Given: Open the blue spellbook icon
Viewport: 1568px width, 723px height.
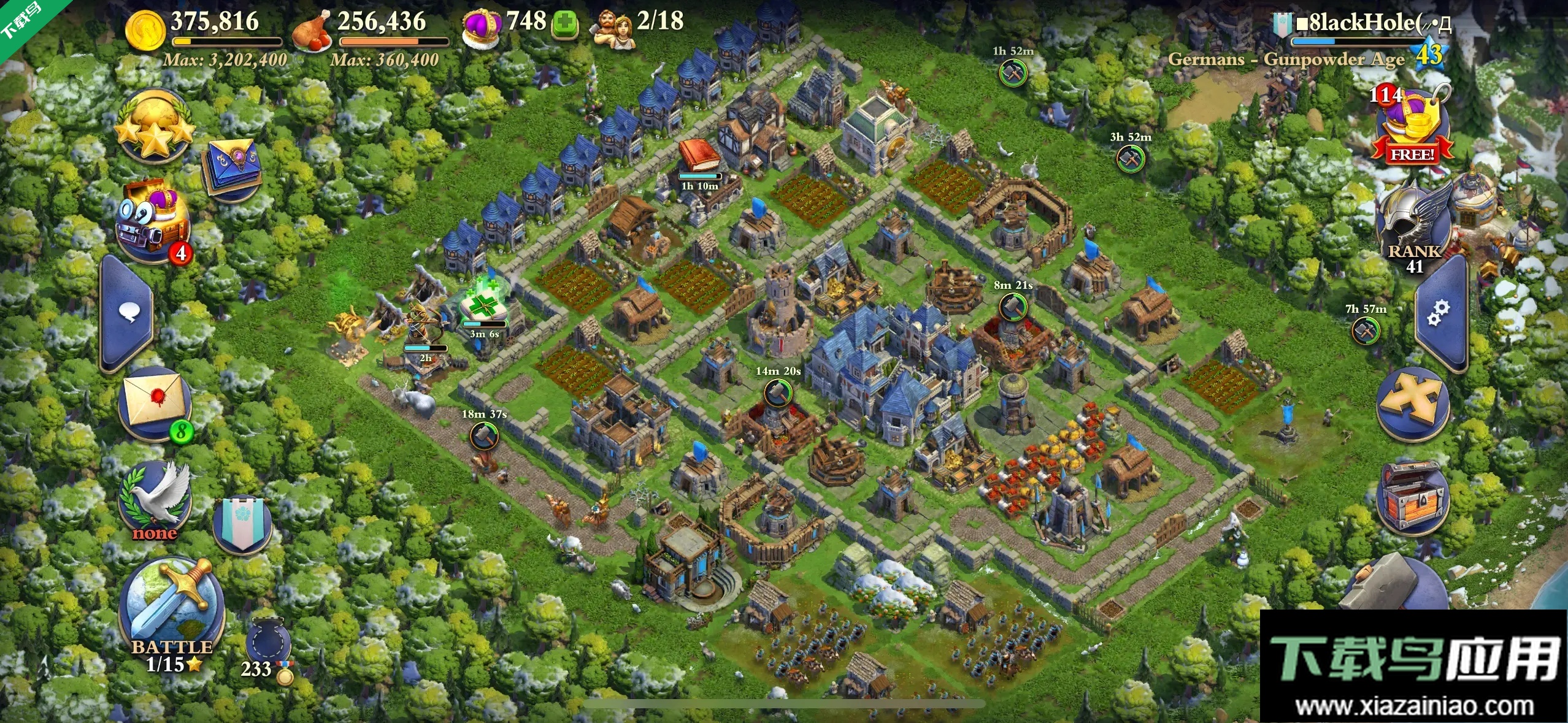Looking at the screenshot, I should pos(234,167).
